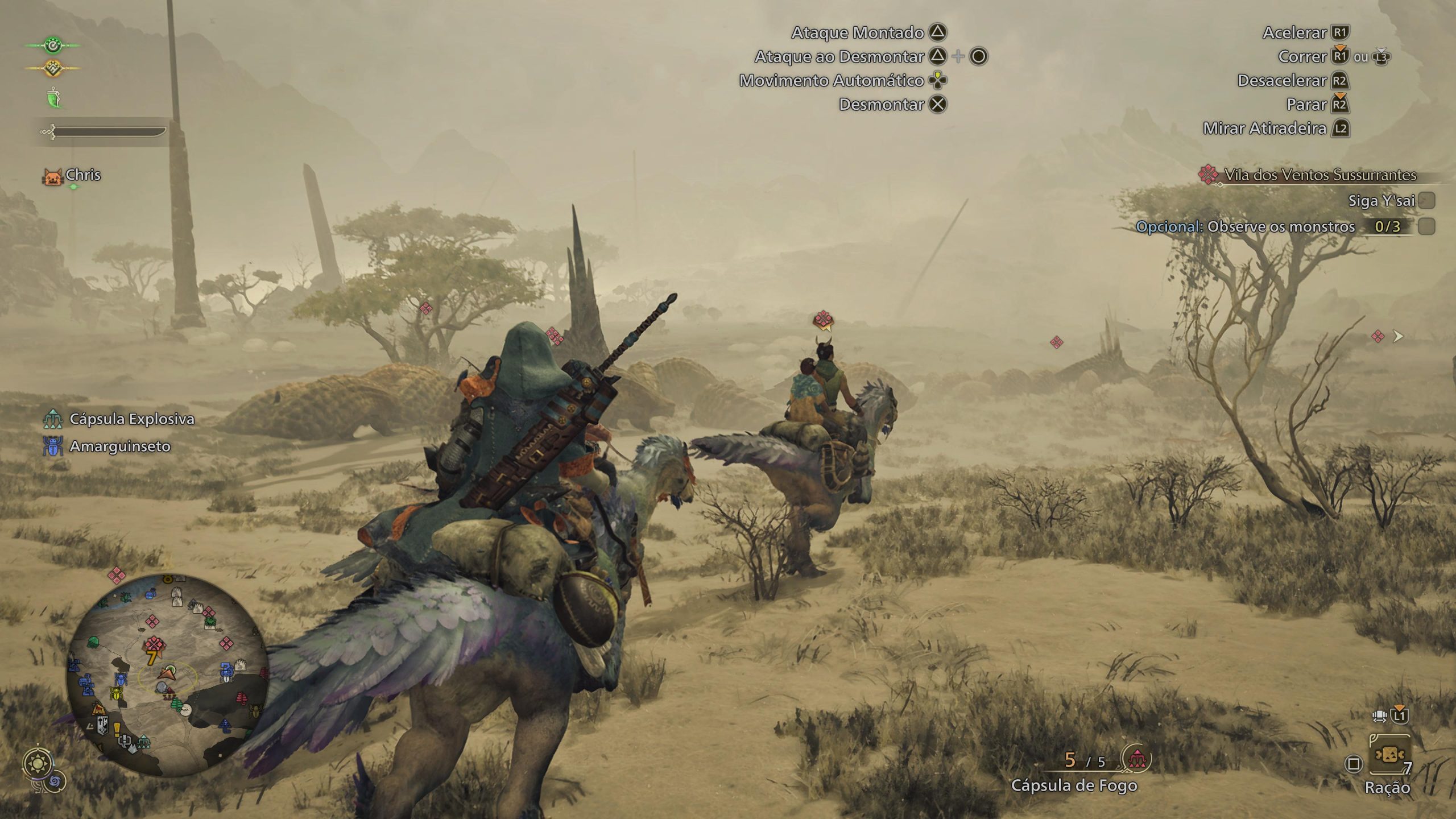Viewport: 1456px width, 819px height.
Task: Click the green sharpness item icon
Action: pyautogui.click(x=53, y=98)
